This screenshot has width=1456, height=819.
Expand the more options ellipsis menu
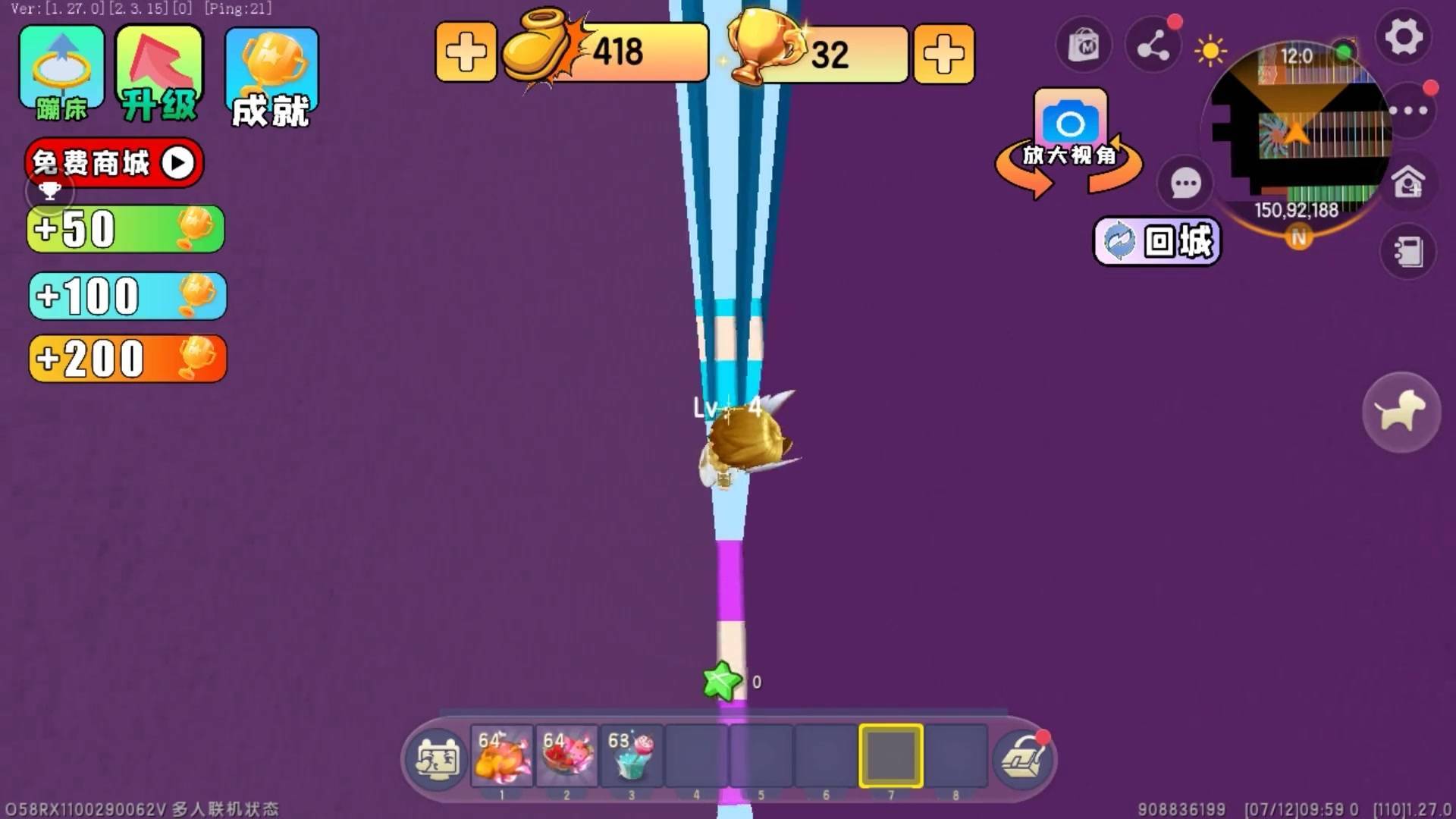1407,110
